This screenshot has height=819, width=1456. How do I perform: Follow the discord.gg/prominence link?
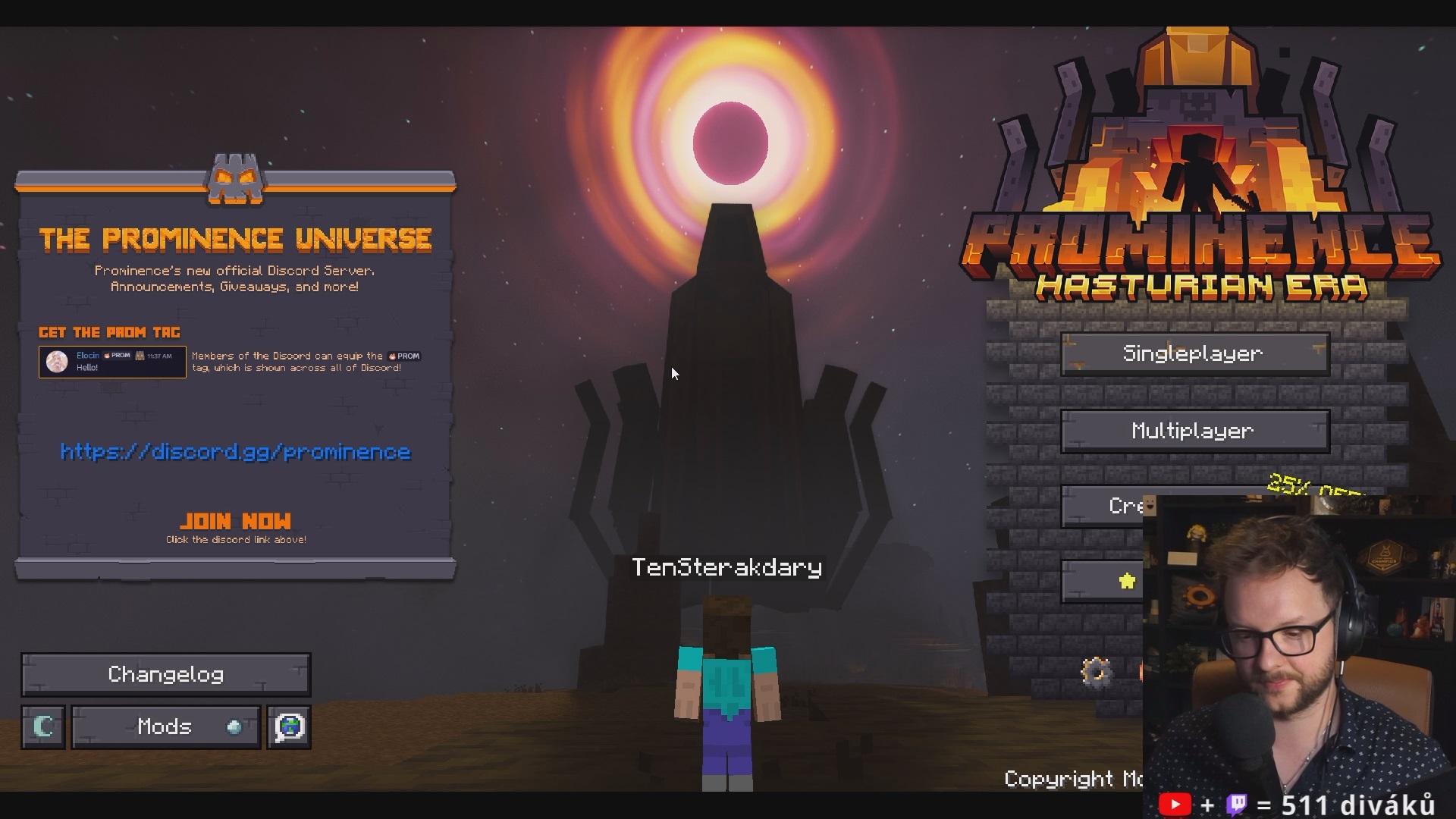235,452
